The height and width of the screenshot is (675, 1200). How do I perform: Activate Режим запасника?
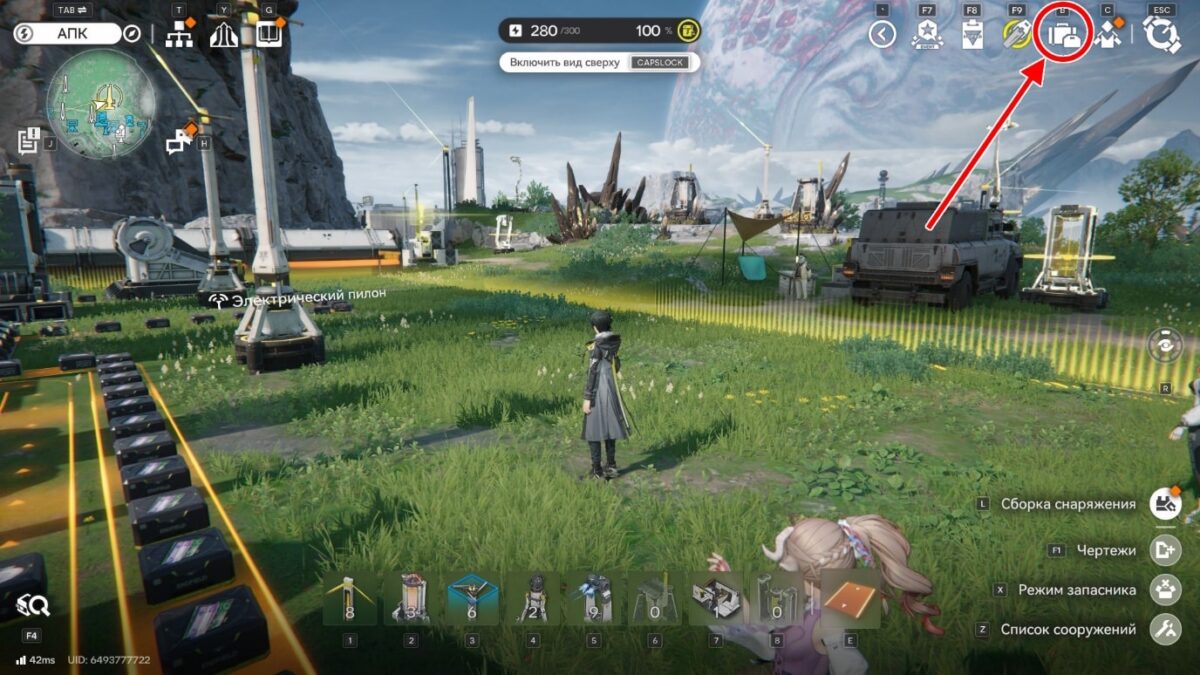point(1166,590)
